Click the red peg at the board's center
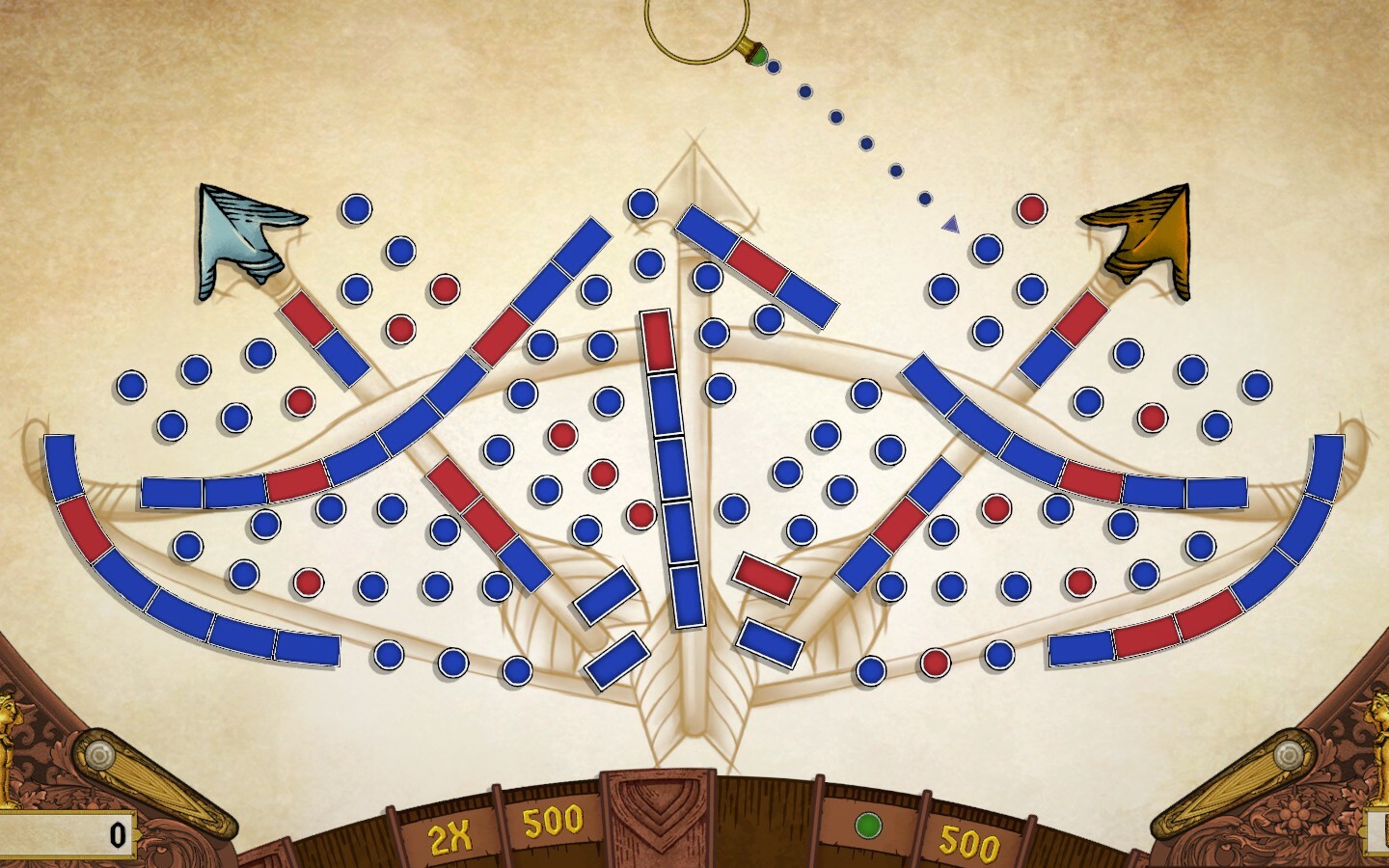 [x=640, y=514]
